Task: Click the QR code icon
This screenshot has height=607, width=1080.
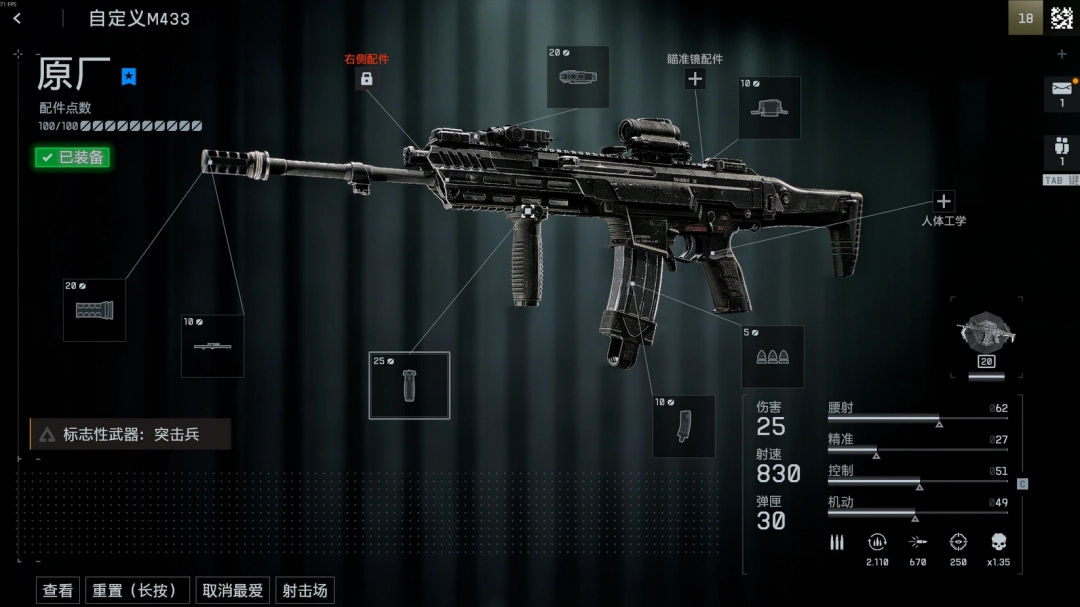Action: click(1061, 18)
